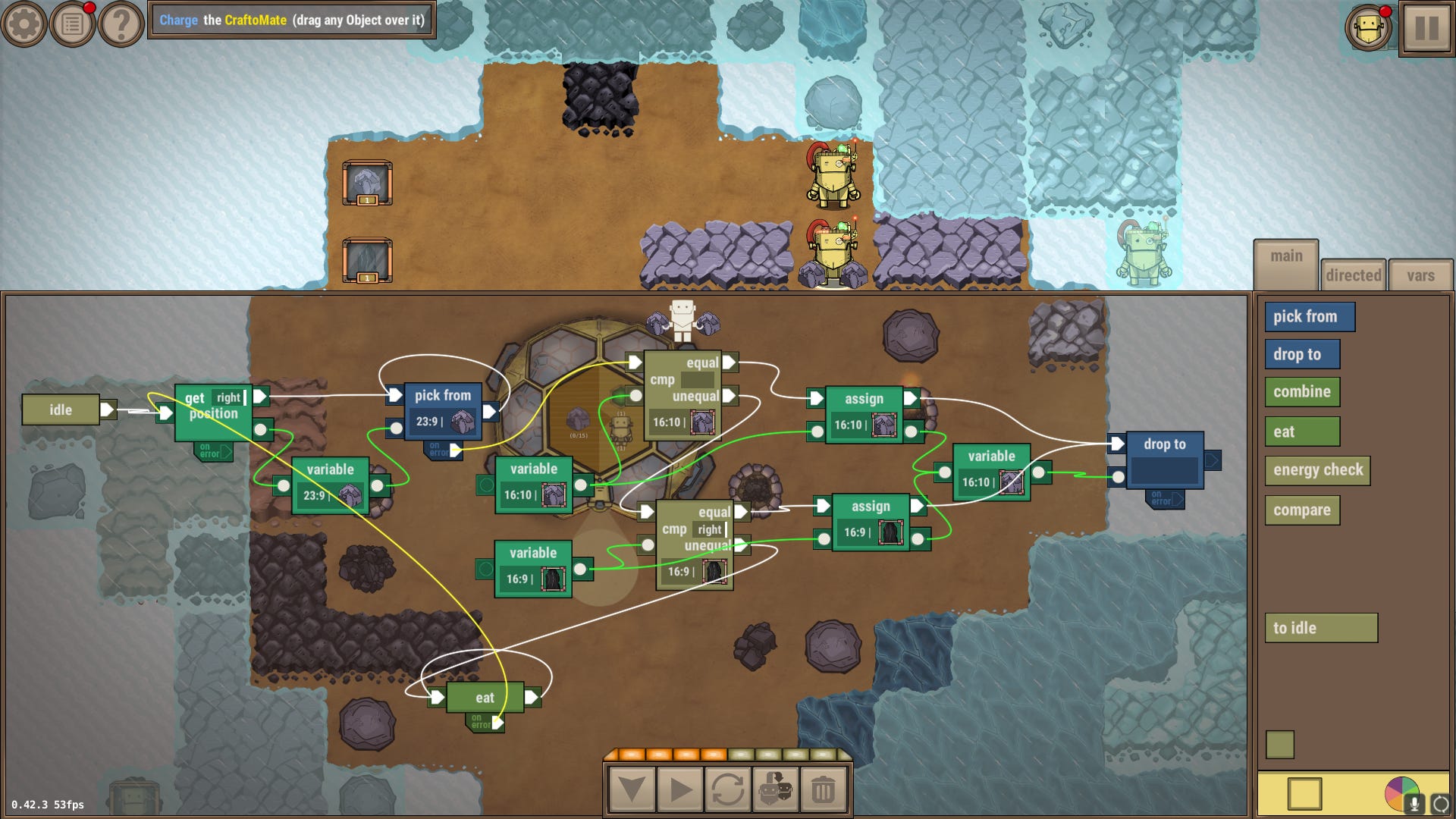Click the down arrow icon in bottom toolbar
The width and height of the screenshot is (1456, 819).
(x=630, y=789)
